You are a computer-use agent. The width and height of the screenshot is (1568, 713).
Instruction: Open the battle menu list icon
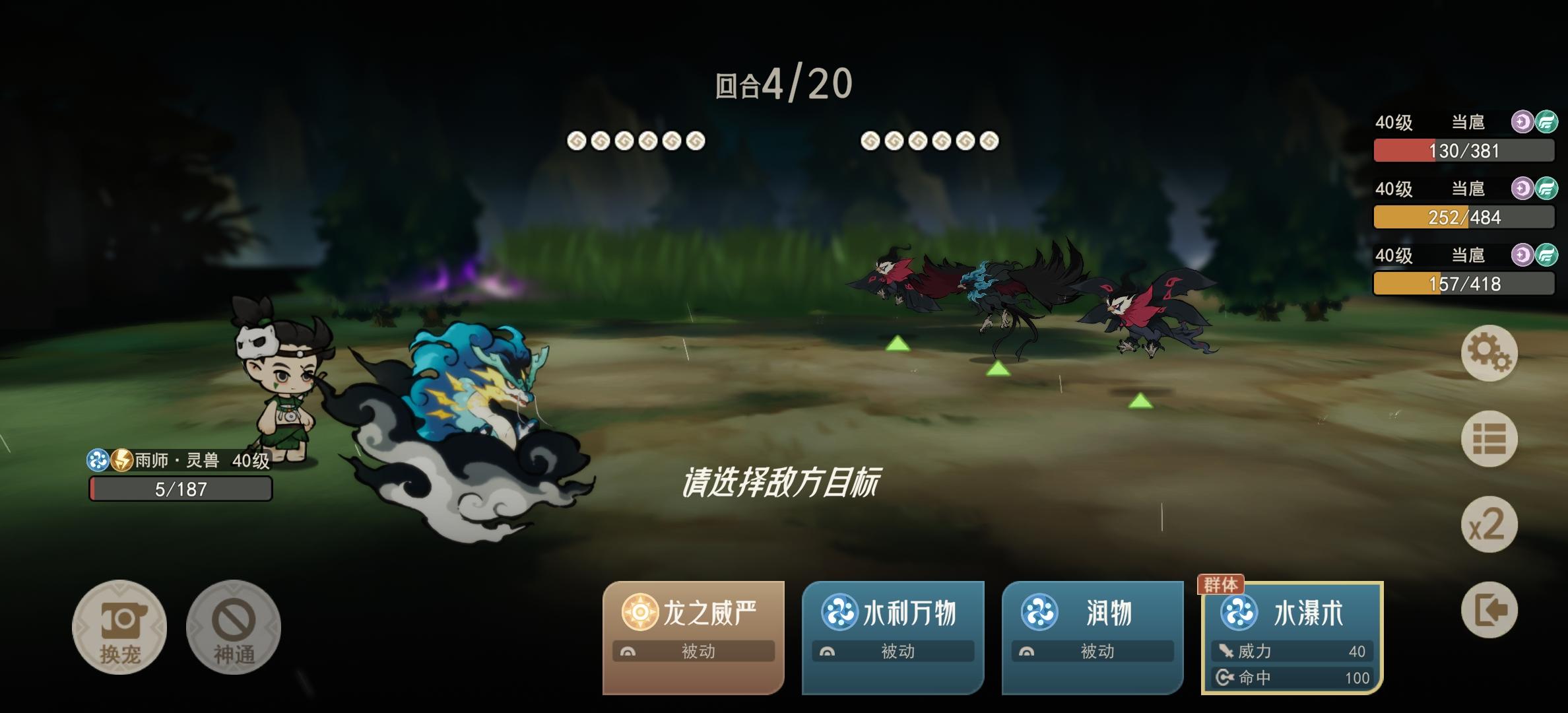pos(1489,439)
